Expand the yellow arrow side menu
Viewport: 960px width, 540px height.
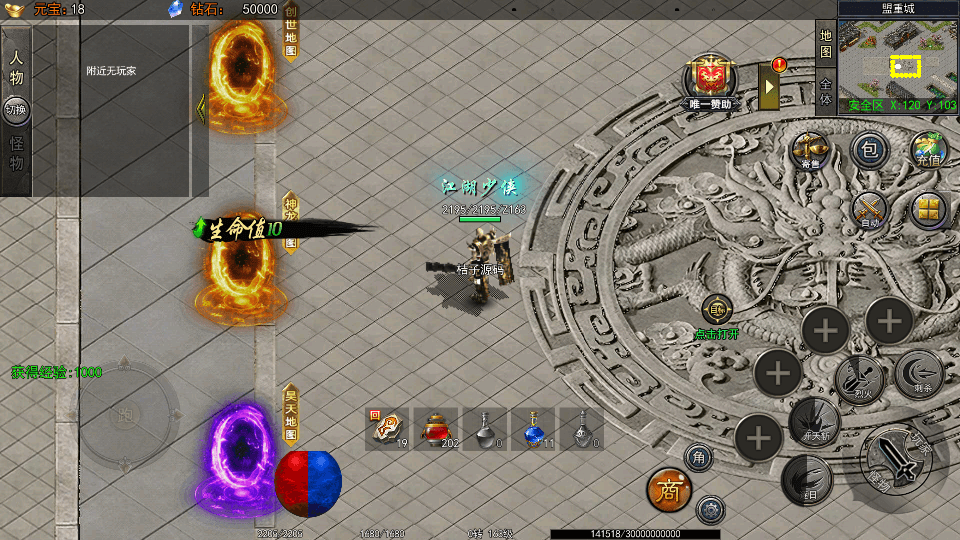770,86
